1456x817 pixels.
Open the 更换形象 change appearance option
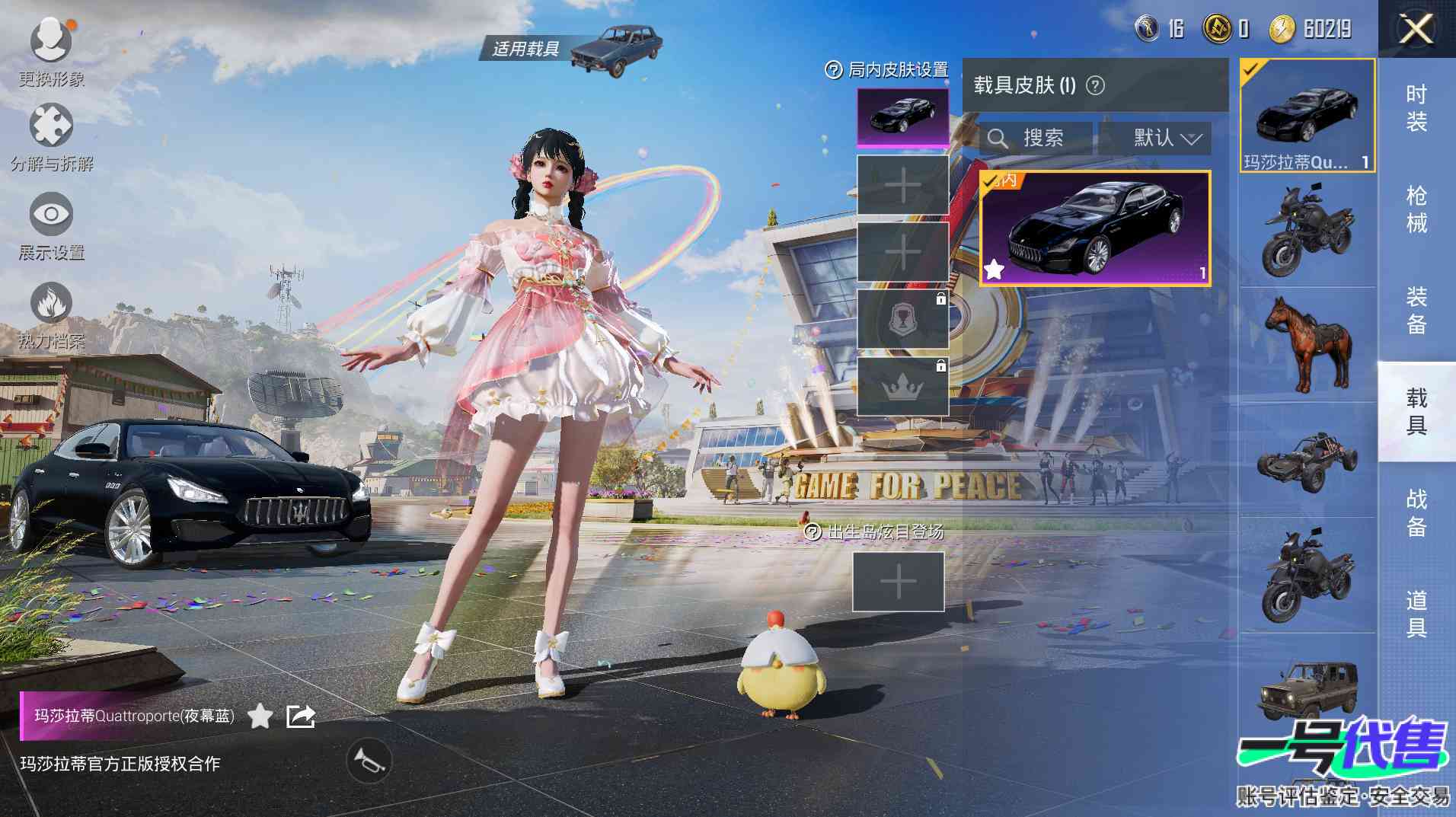click(51, 42)
